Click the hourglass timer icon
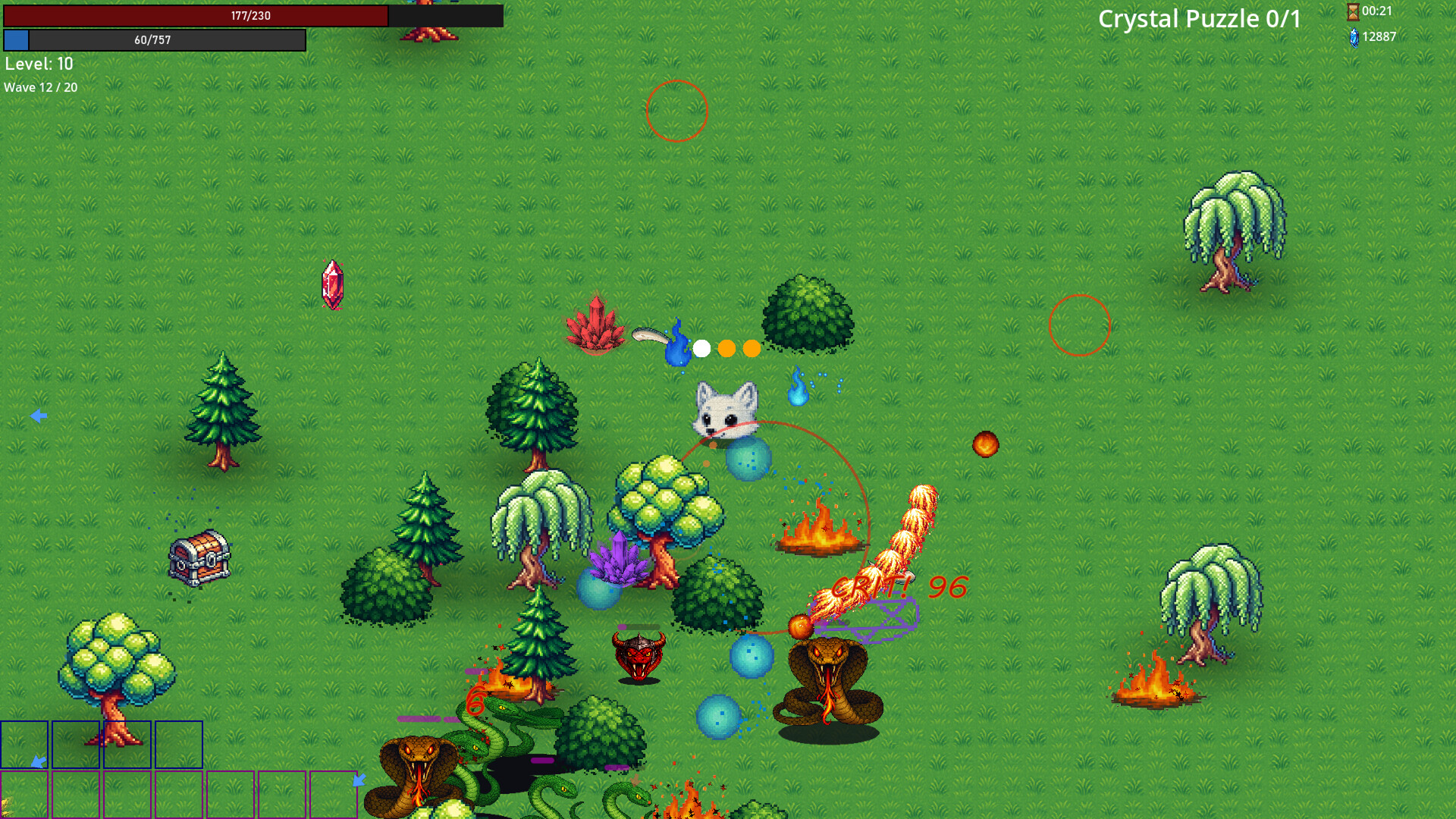1456x819 pixels. 1354,11
